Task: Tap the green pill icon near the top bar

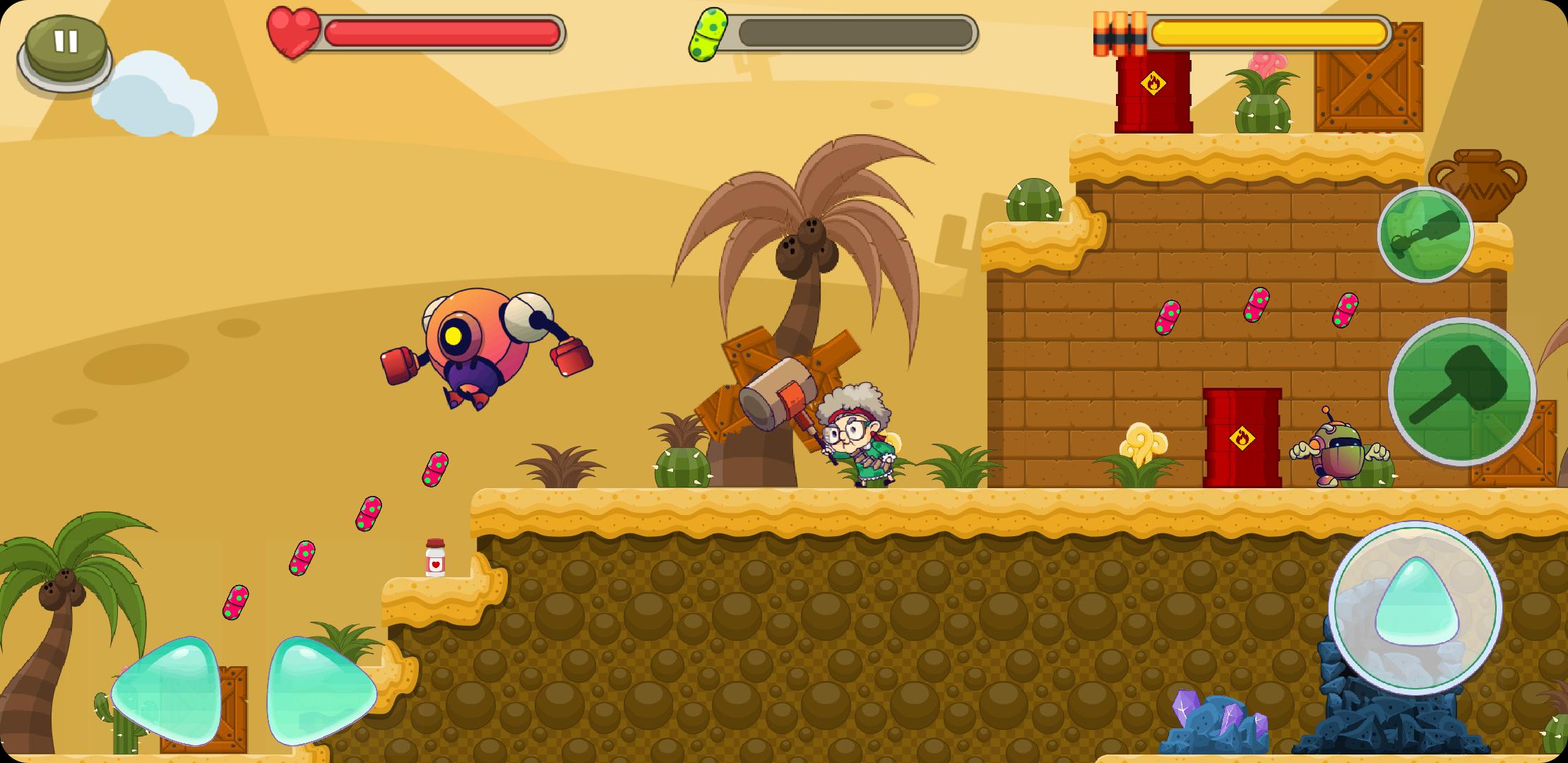Action: (710, 32)
